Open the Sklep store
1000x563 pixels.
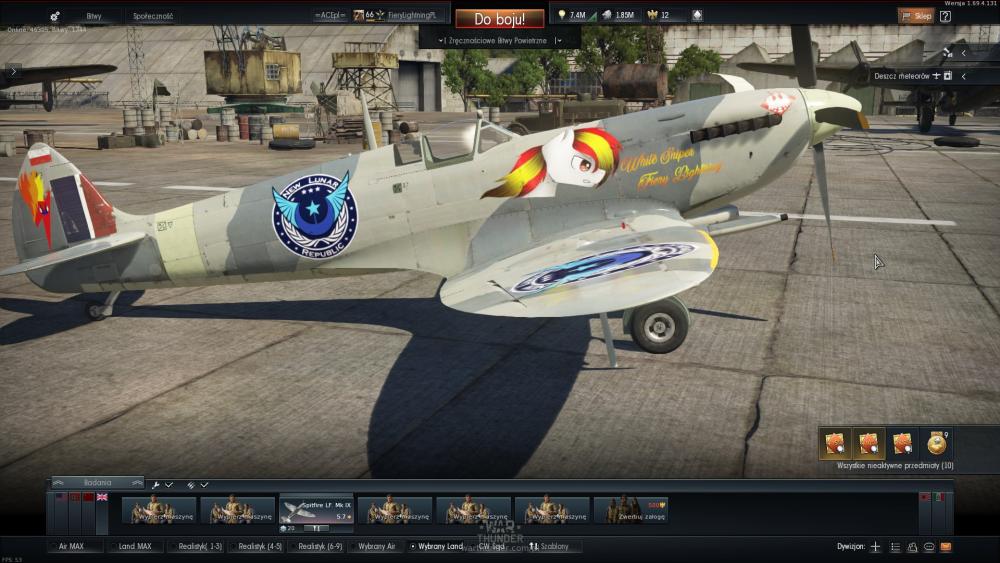tap(915, 16)
